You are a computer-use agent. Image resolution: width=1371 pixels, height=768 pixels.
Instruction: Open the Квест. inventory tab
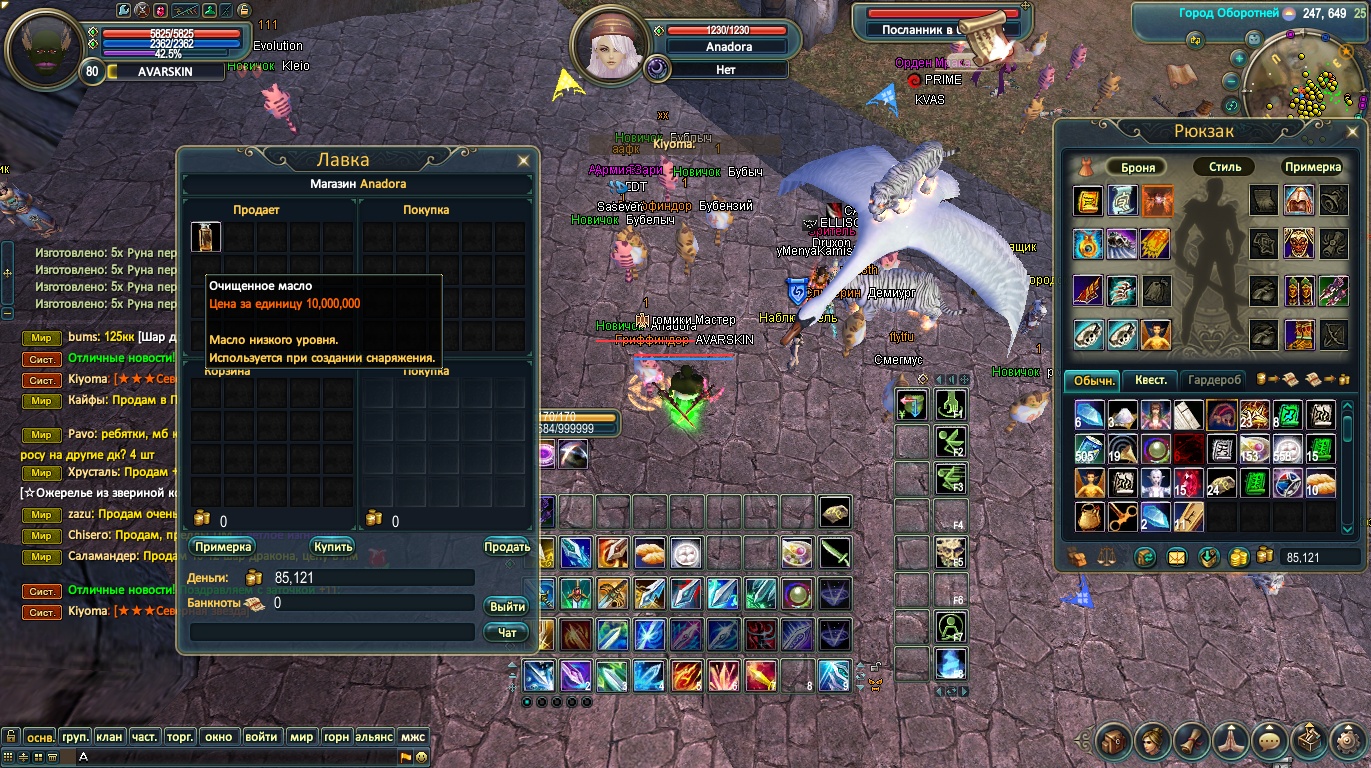pos(1150,380)
